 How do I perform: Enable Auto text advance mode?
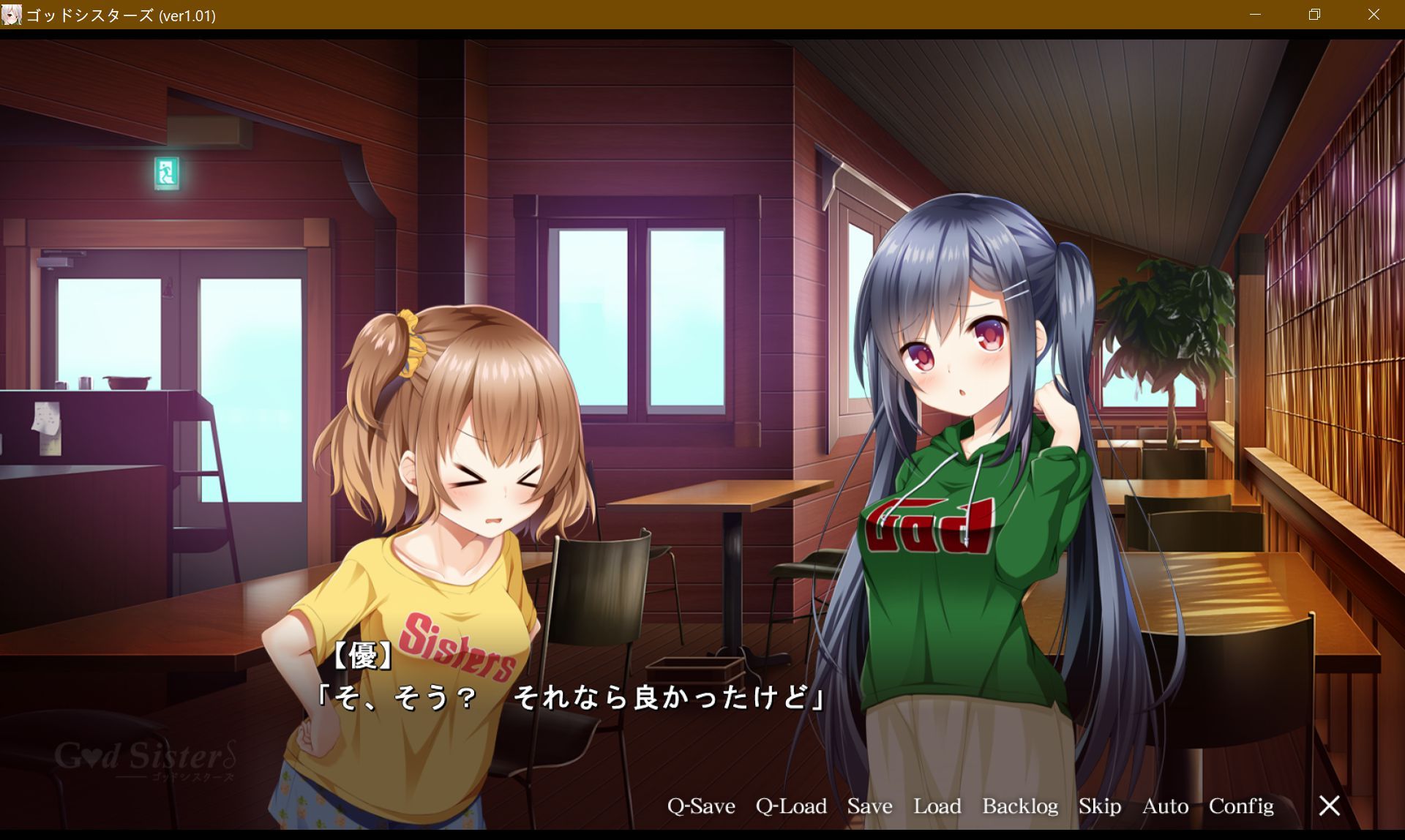pyautogui.click(x=1164, y=806)
